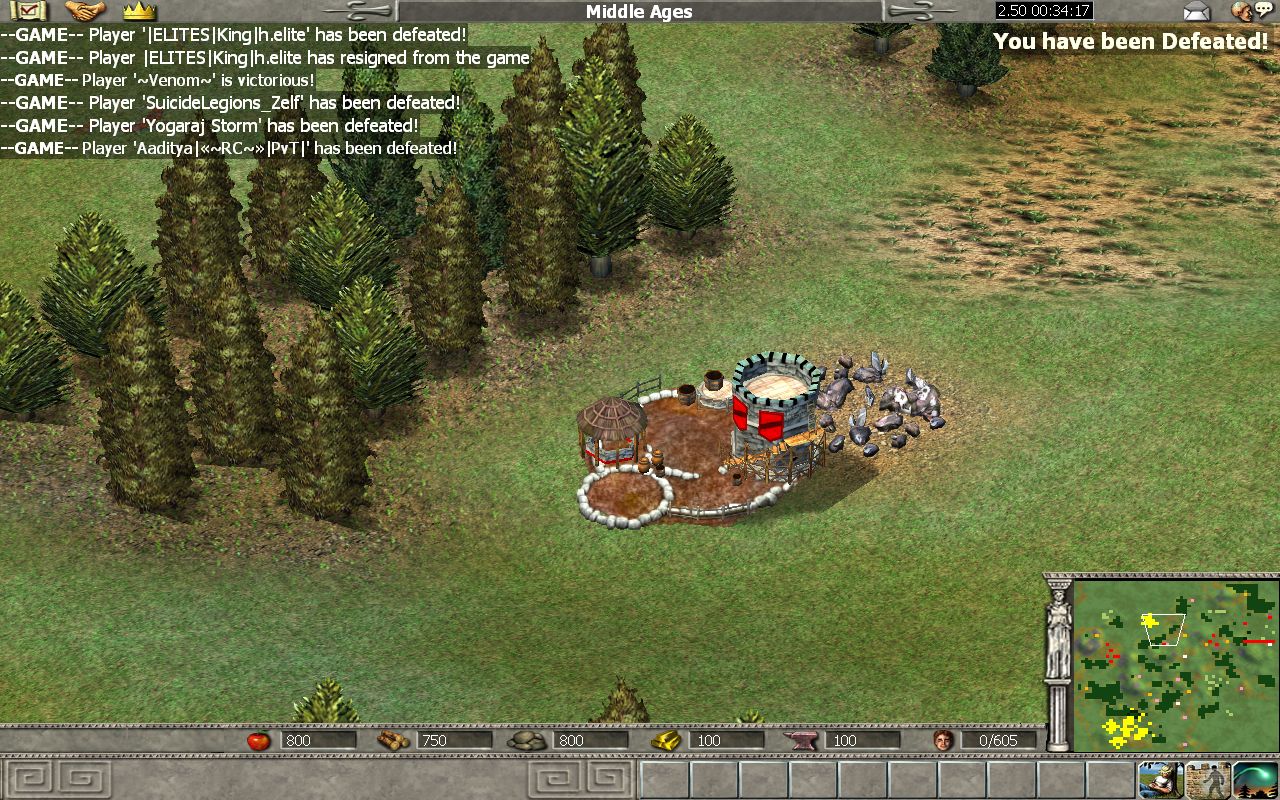This screenshot has width=1280, height=800.
Task: Click the soldier silhouette by wall button
Action: pyautogui.click(x=1208, y=778)
